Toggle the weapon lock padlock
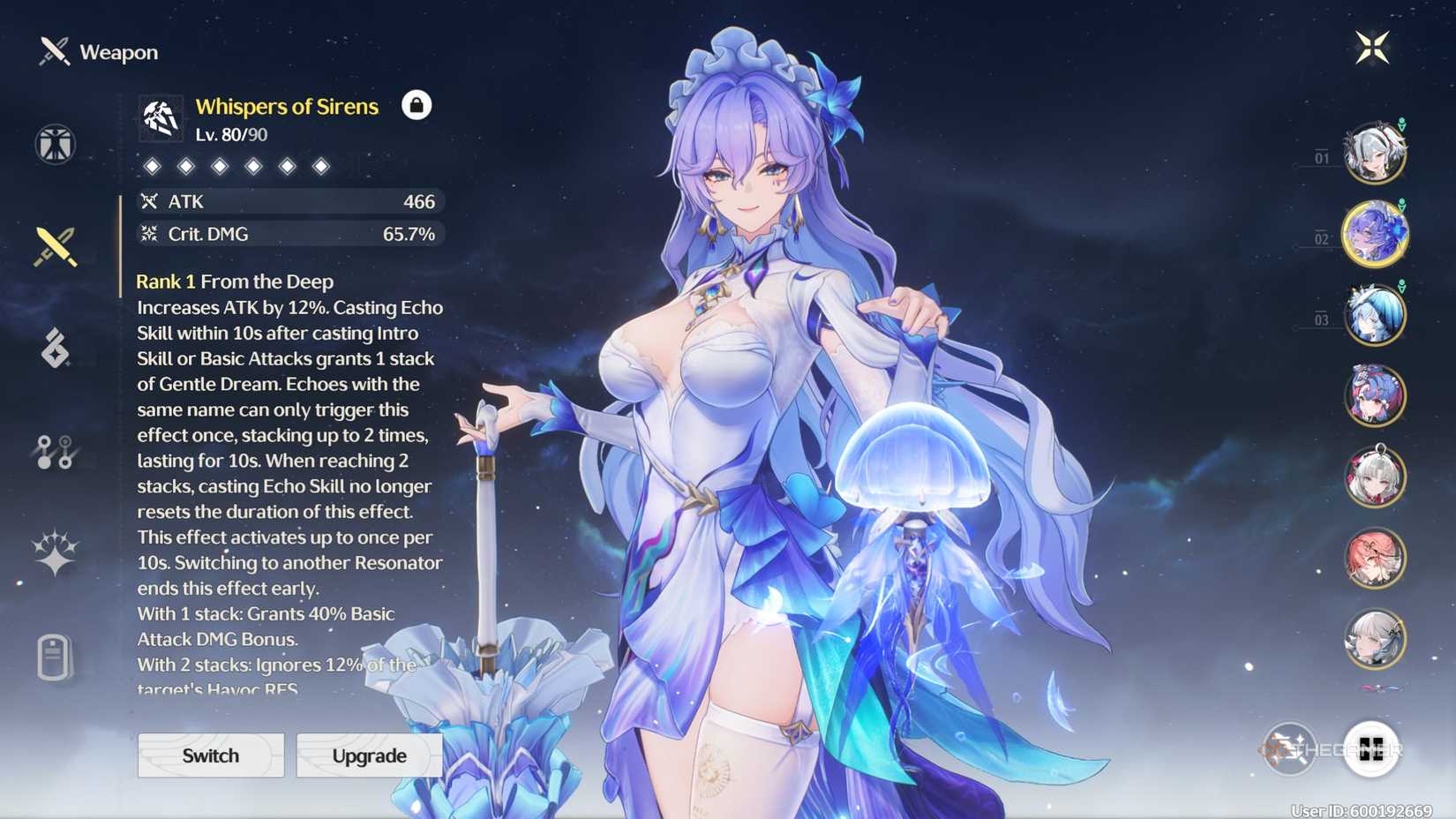This screenshot has height=819, width=1456. (417, 105)
